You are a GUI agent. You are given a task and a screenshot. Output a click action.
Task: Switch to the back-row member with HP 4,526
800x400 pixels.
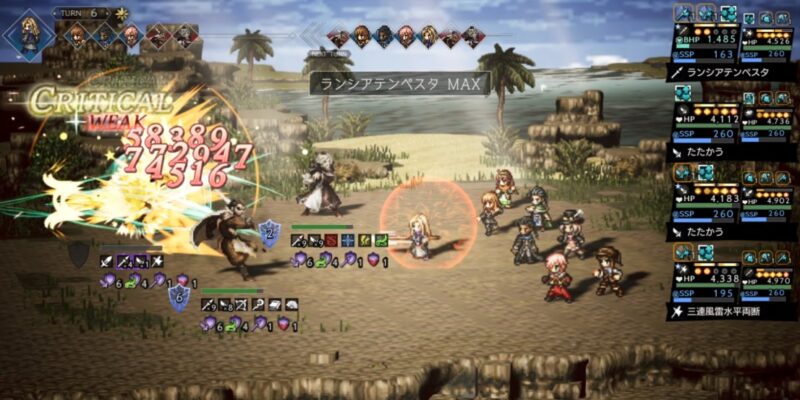pos(770,44)
